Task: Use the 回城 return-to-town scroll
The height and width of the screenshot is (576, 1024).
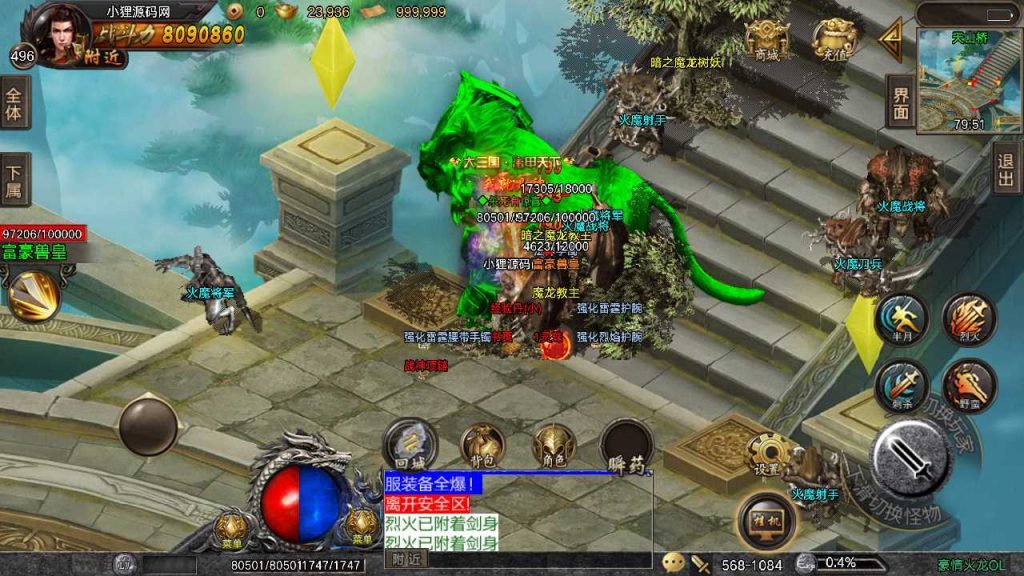Action: point(411,446)
